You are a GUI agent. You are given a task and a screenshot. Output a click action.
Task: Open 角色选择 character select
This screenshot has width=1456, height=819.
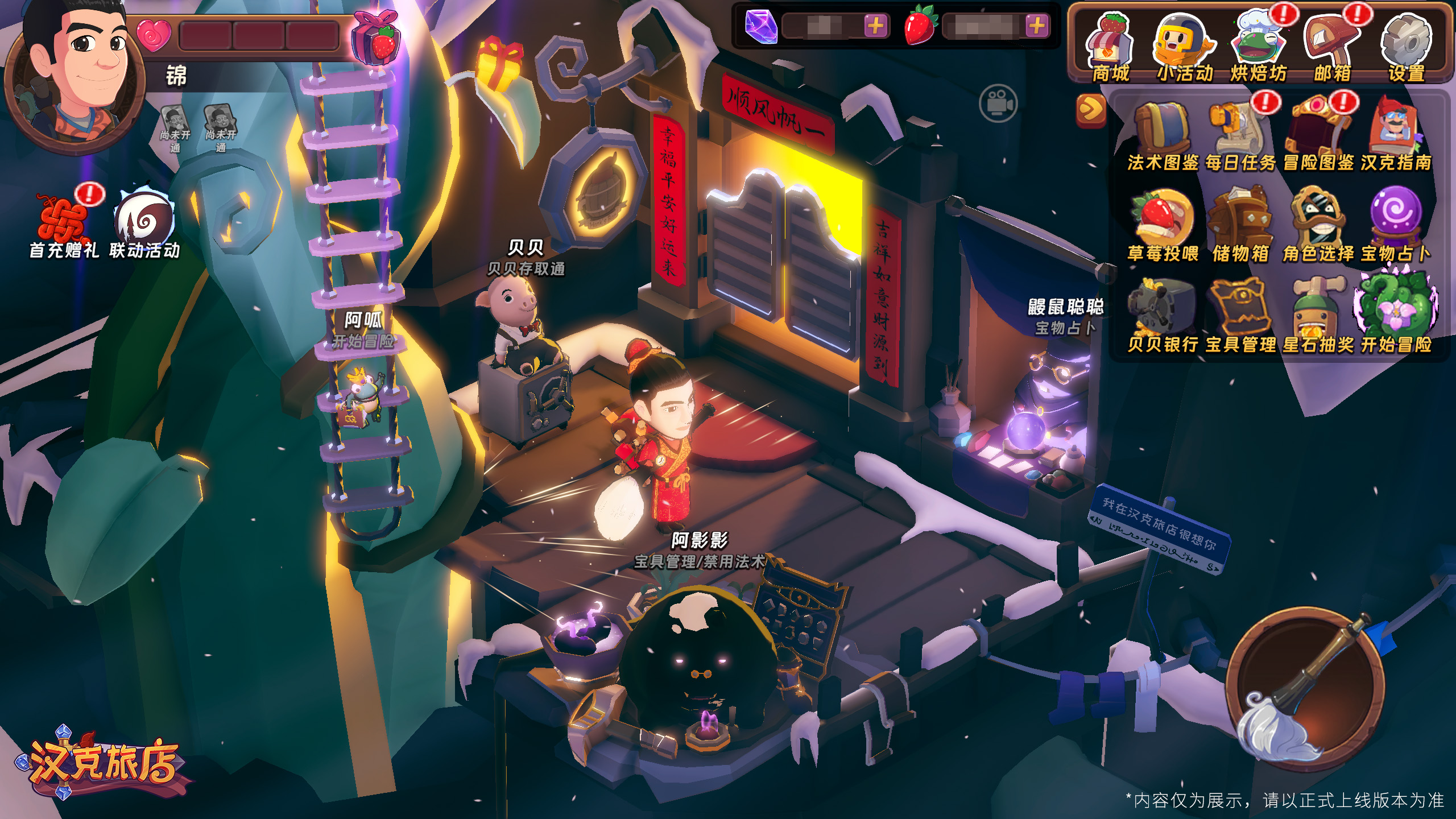tap(1318, 226)
